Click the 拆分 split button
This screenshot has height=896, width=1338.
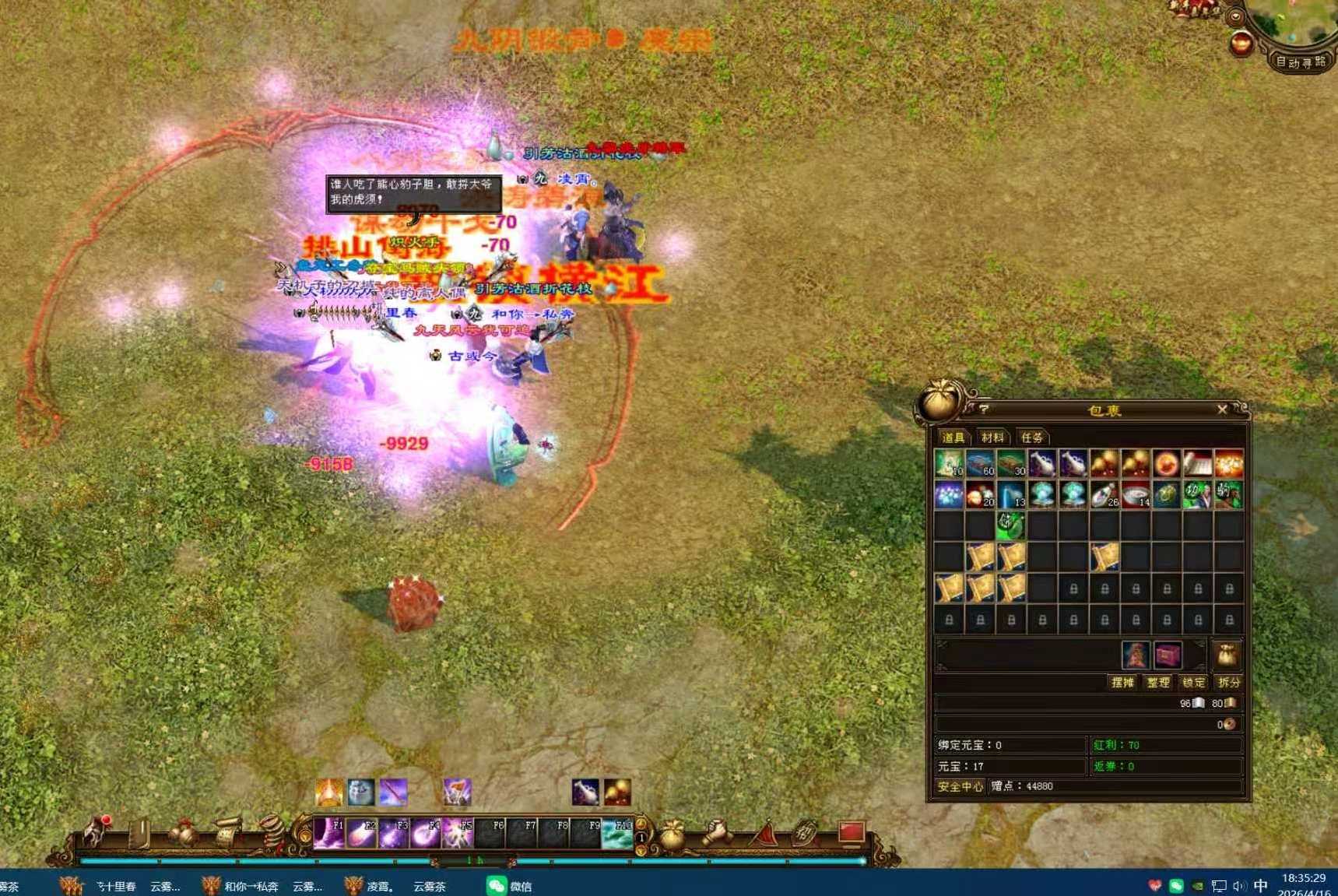pyautogui.click(x=1229, y=683)
